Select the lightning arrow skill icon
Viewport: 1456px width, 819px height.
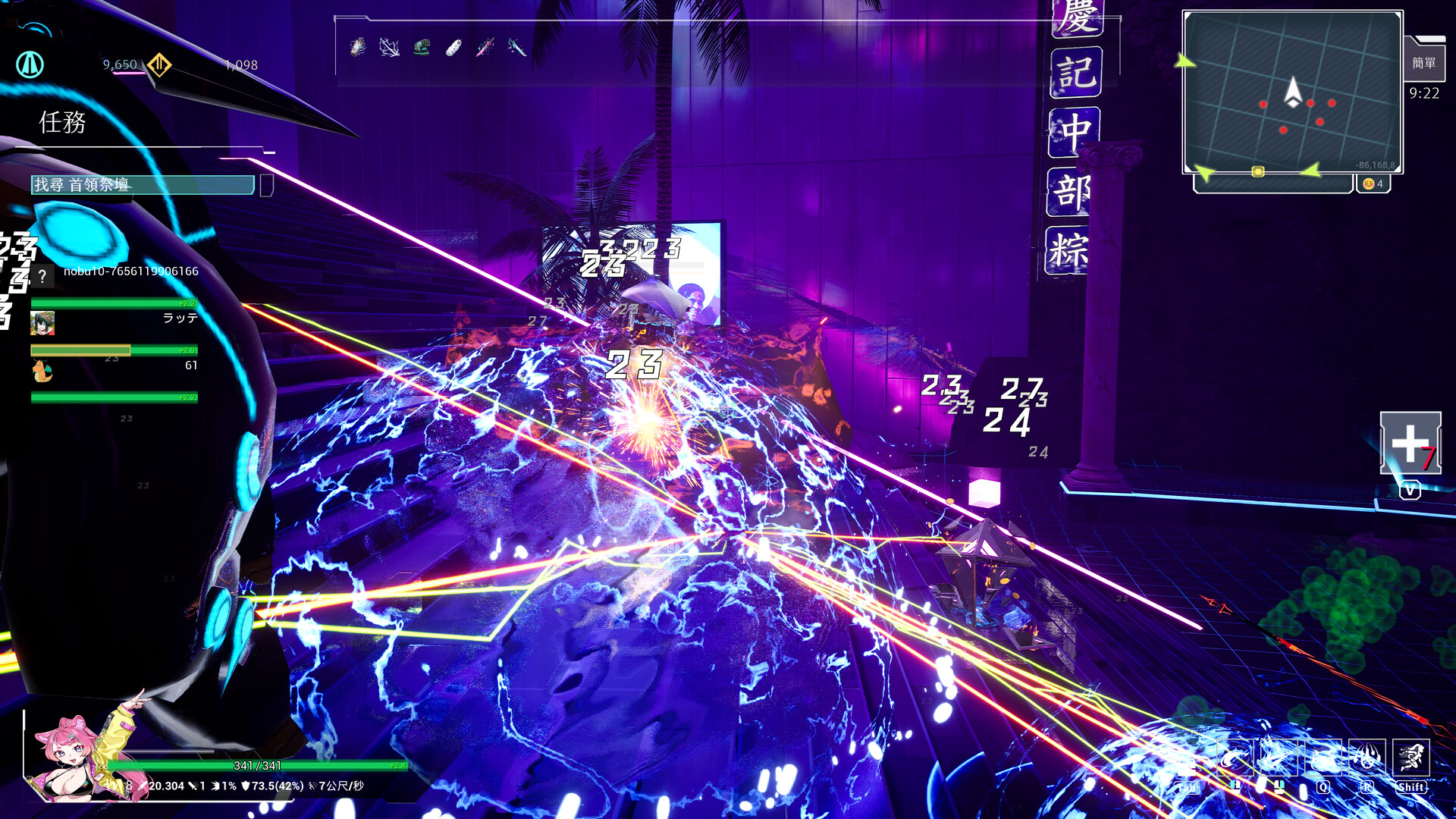point(388,45)
